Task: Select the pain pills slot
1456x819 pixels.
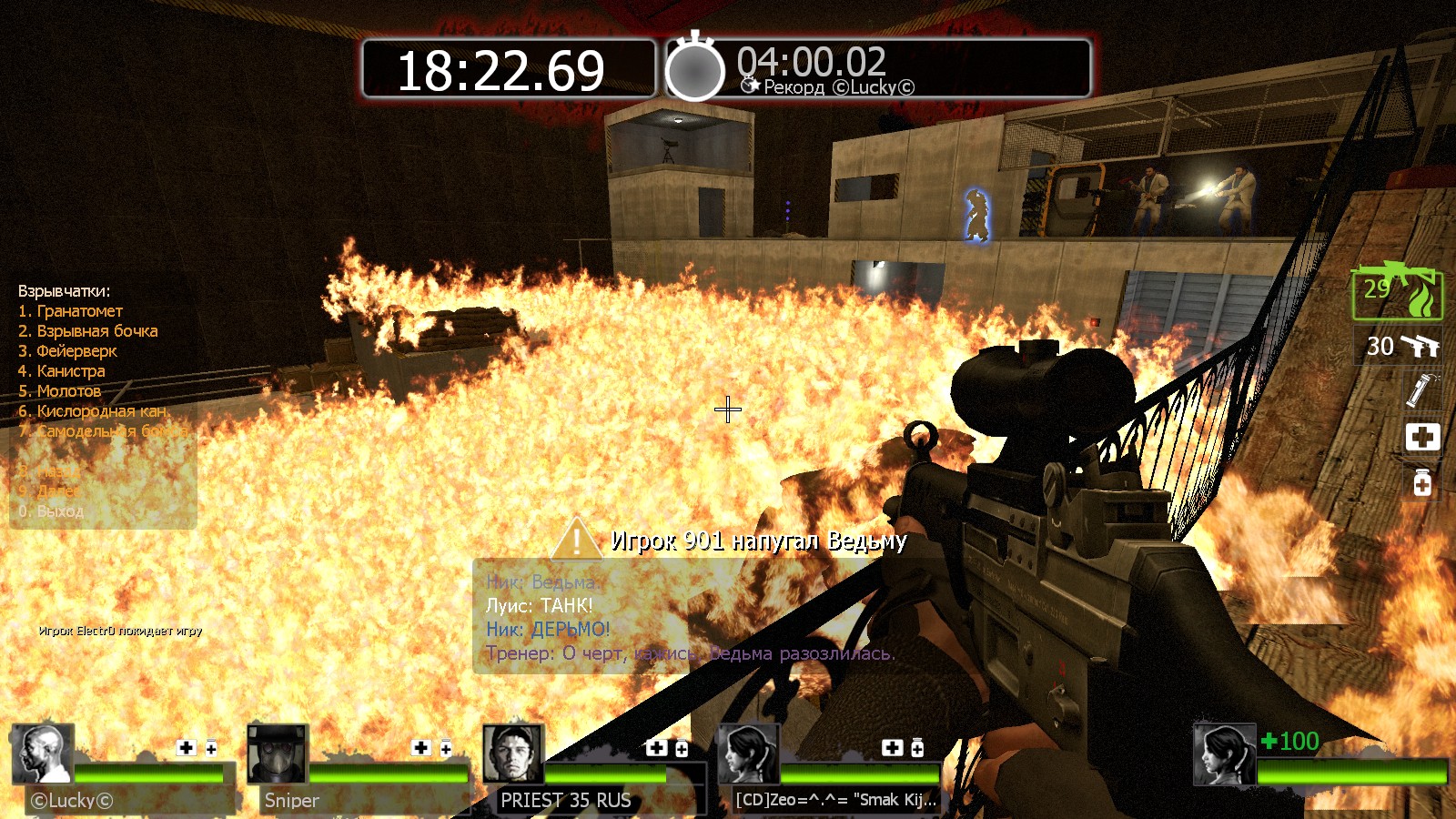Action: click(1422, 482)
